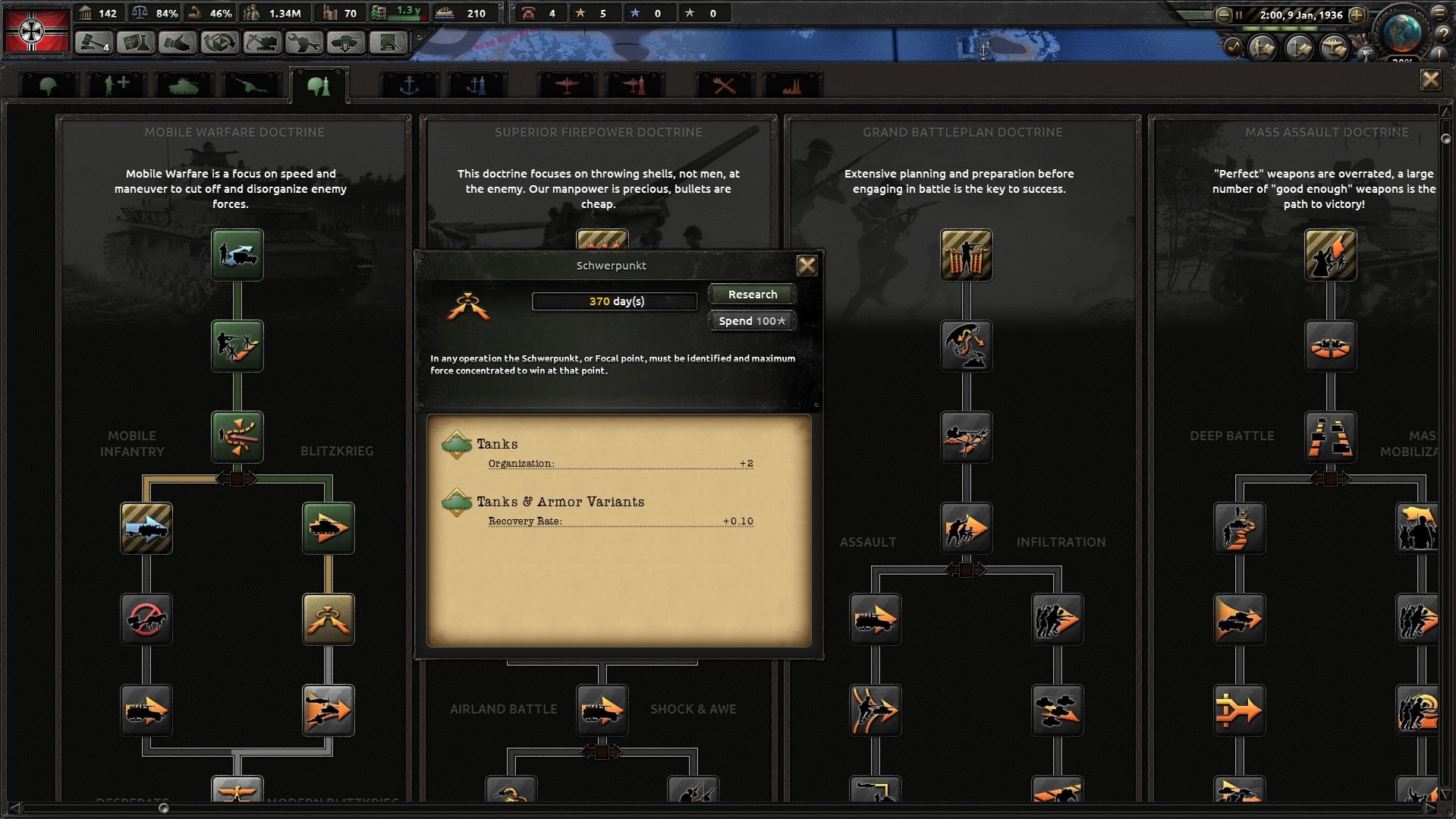The height and width of the screenshot is (819, 1456).
Task: Toggle the Mobile Infantry/Blitzkrieg path selector arrows
Action: (x=238, y=479)
